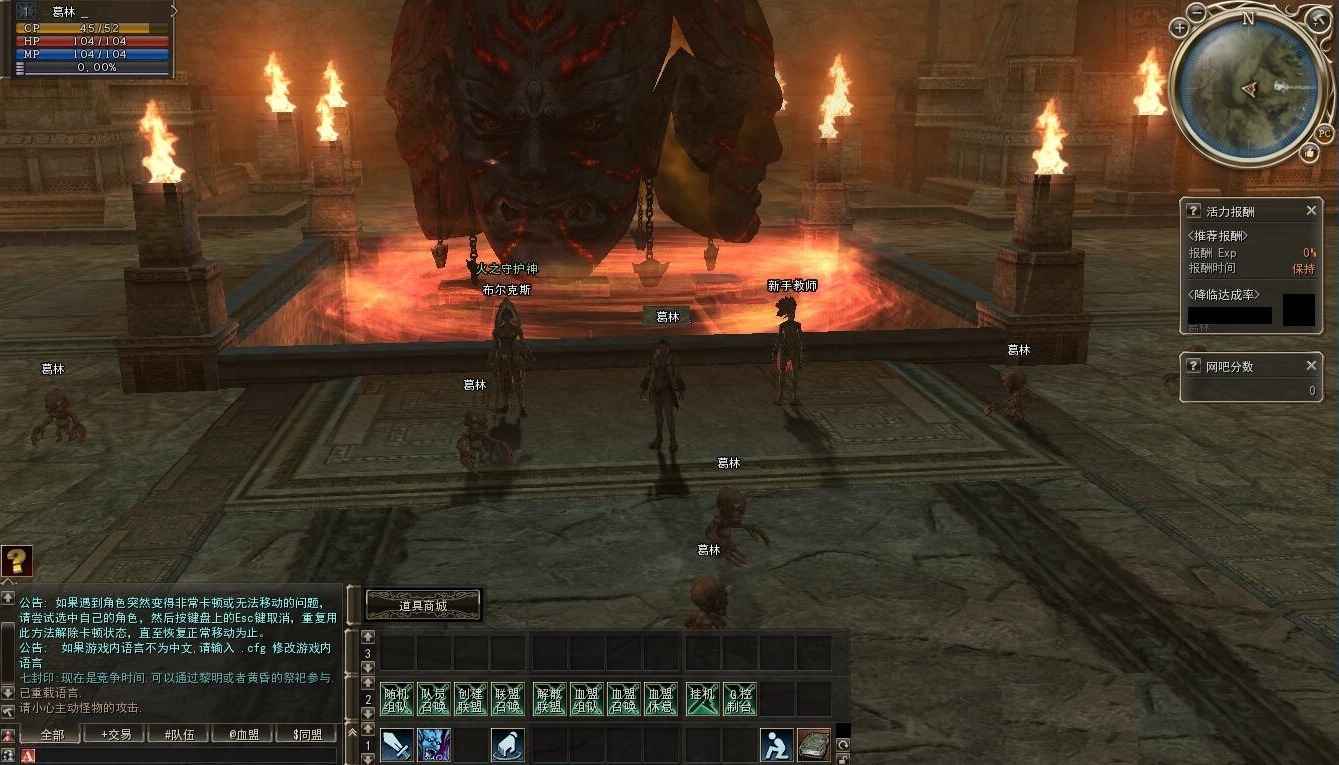Use the blue demon face skill
The width and height of the screenshot is (1339, 765).
tap(434, 745)
